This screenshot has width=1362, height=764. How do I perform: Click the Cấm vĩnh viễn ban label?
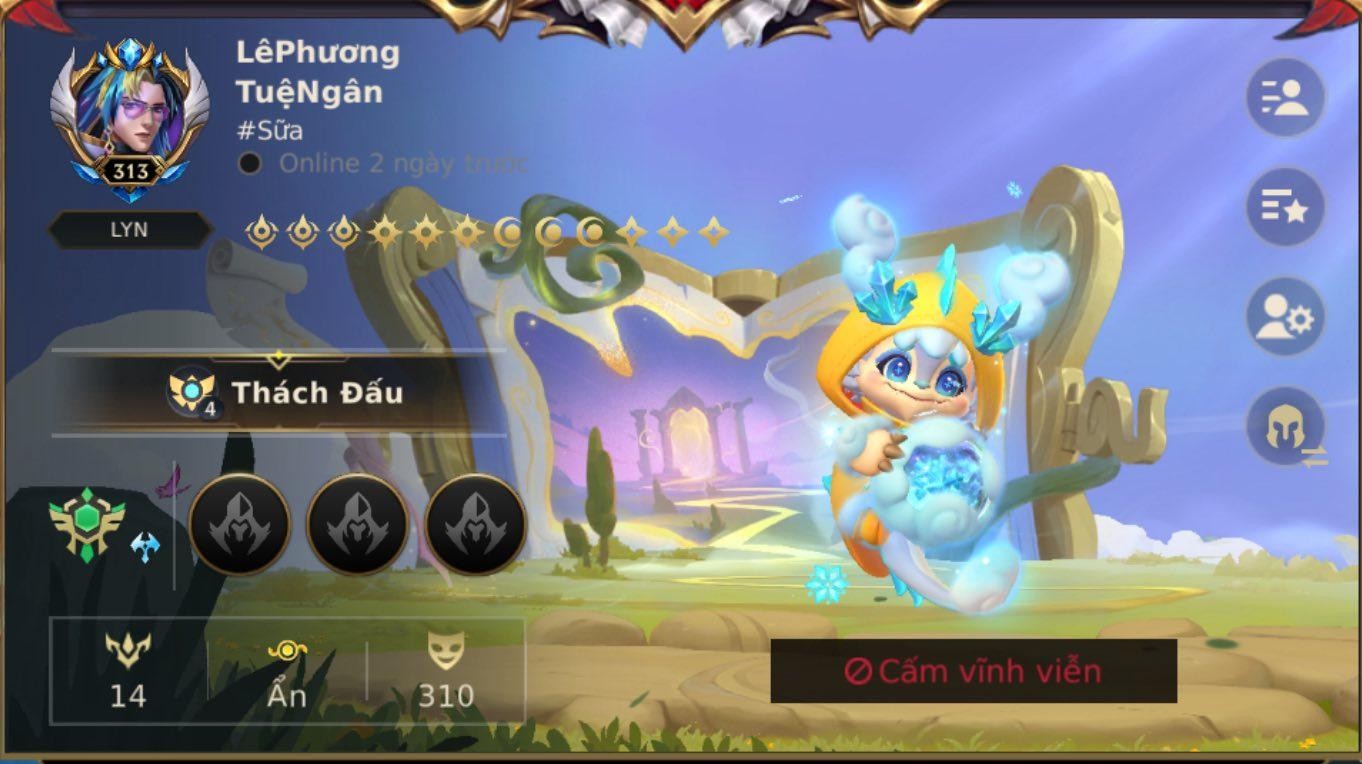973,671
